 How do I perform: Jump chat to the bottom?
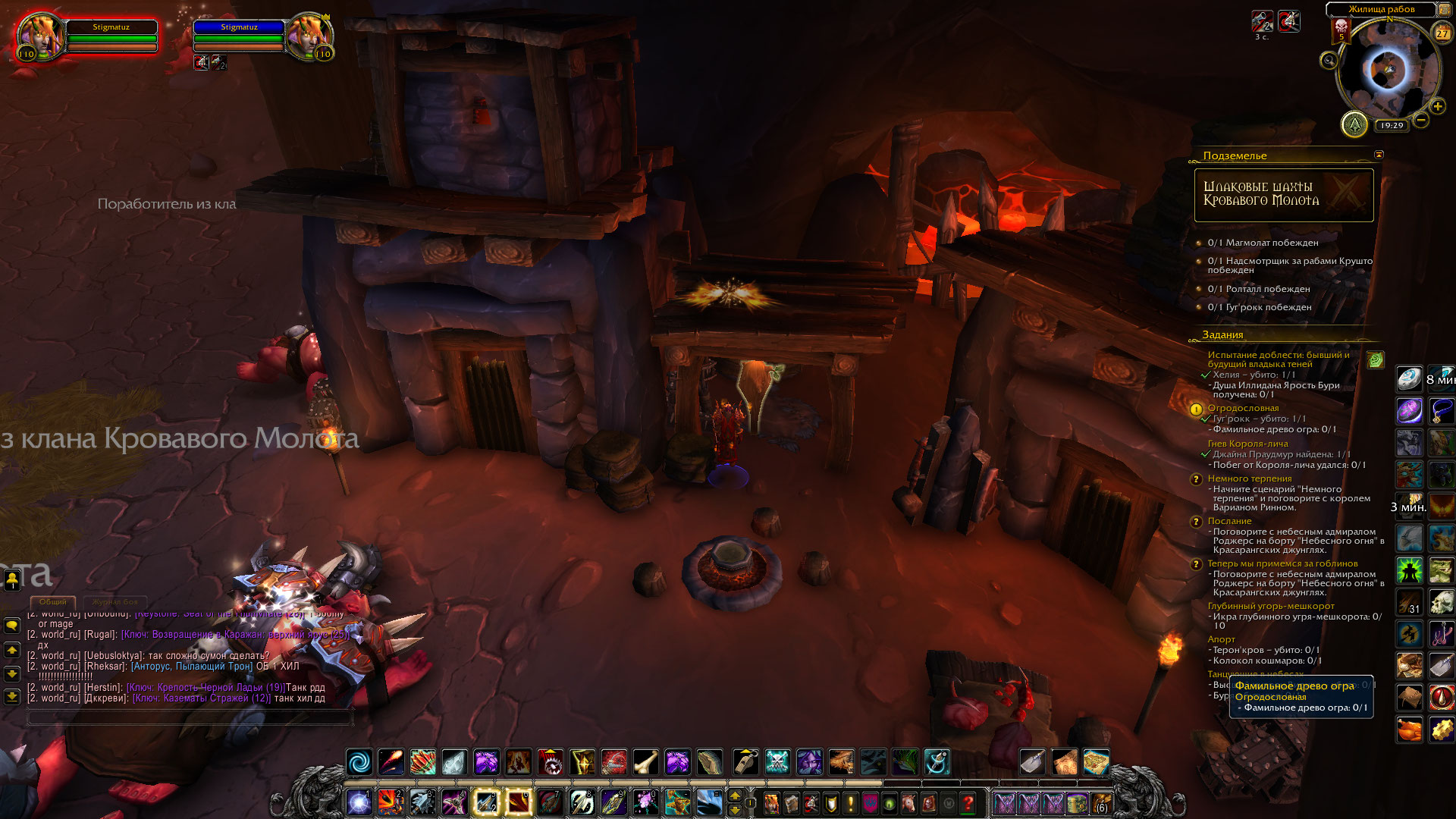(x=12, y=696)
